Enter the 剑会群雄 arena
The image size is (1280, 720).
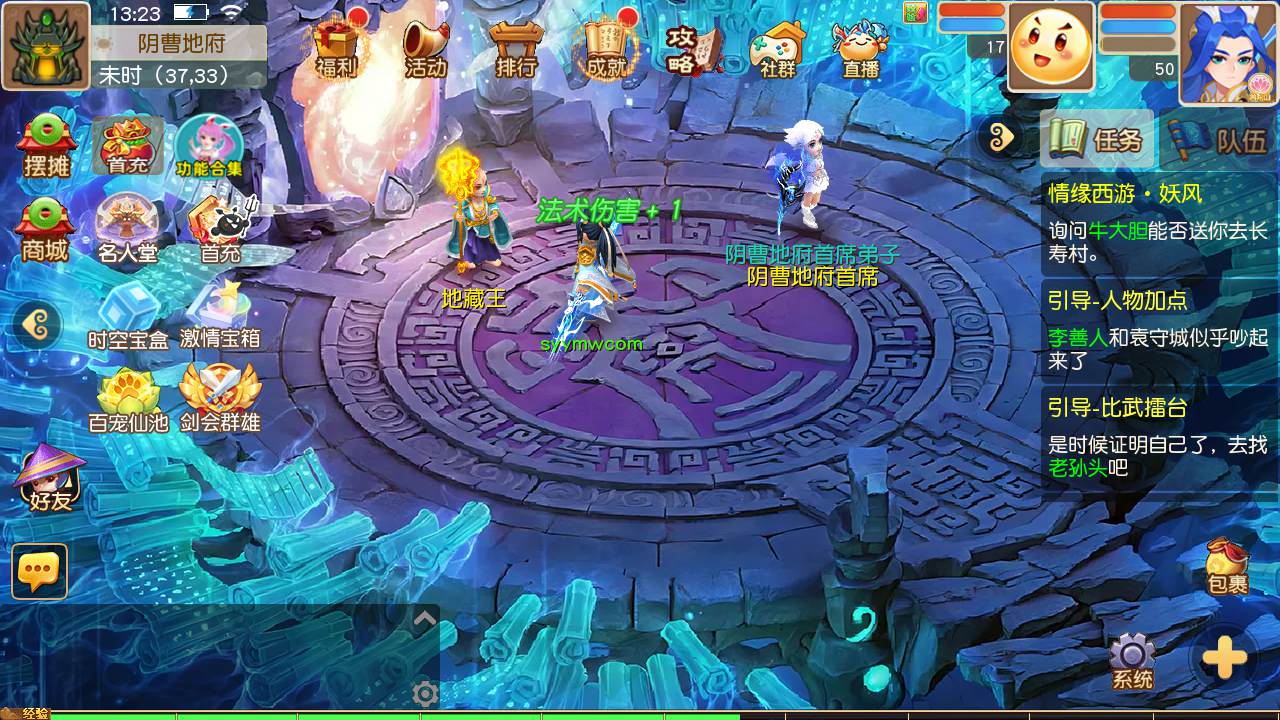pyautogui.click(x=220, y=399)
